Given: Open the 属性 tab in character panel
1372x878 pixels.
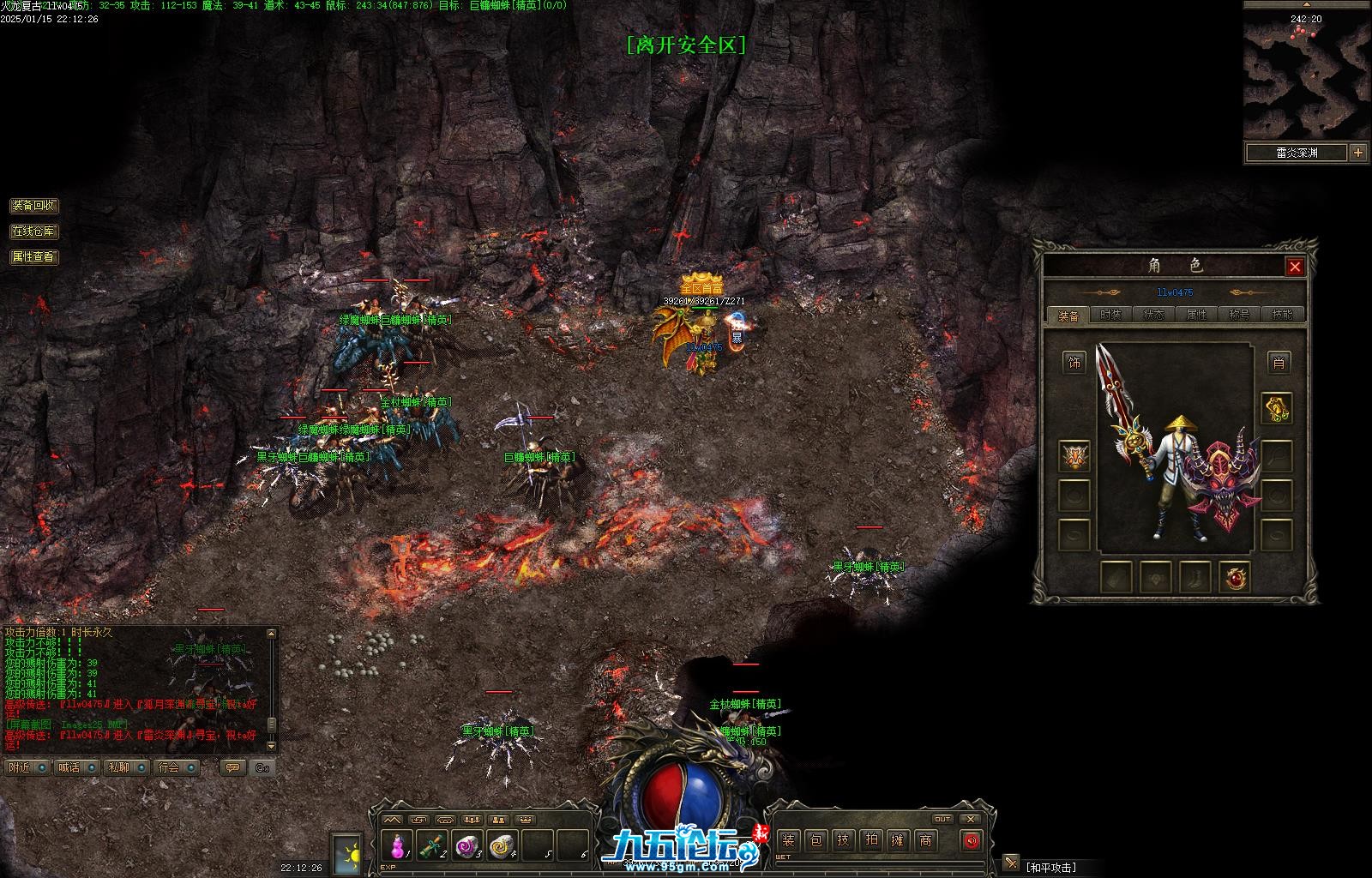Looking at the screenshot, I should click(x=1196, y=315).
